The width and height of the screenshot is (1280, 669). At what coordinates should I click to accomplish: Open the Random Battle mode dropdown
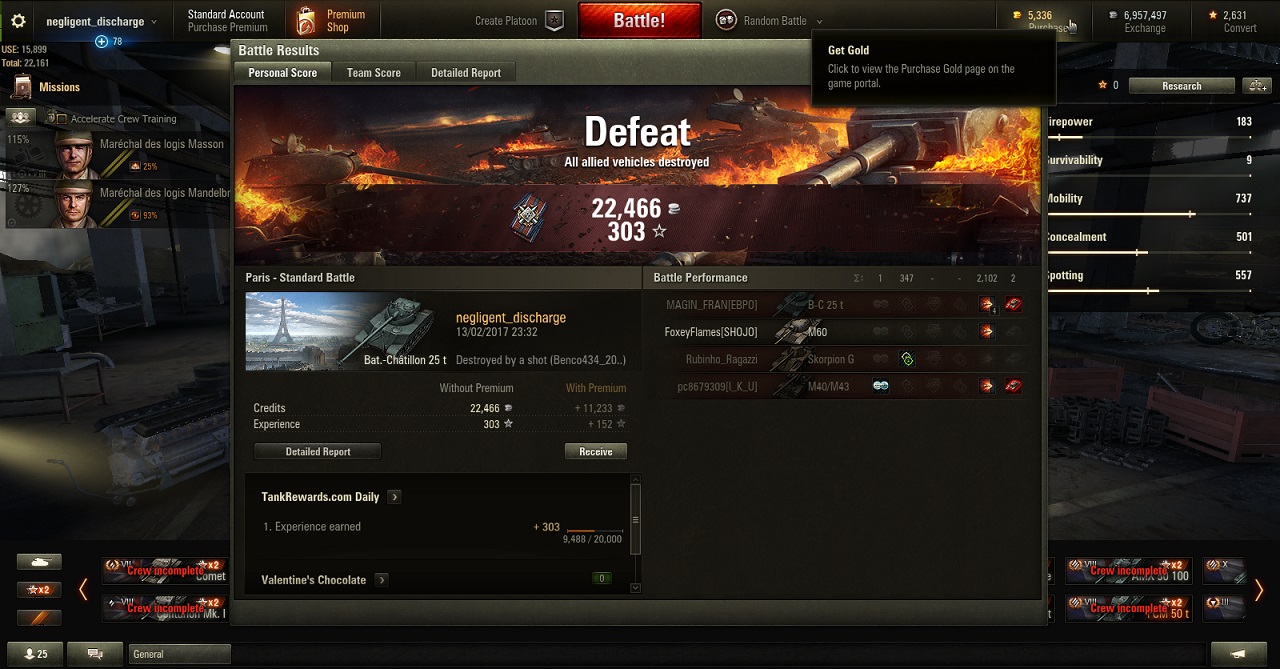tap(770, 21)
